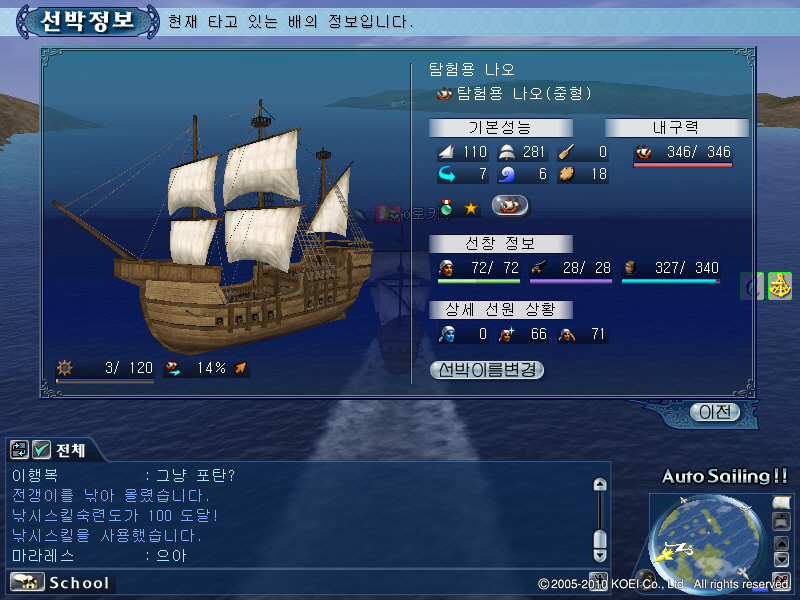
Task: Open the ship icon button beside the star
Action: click(x=510, y=207)
